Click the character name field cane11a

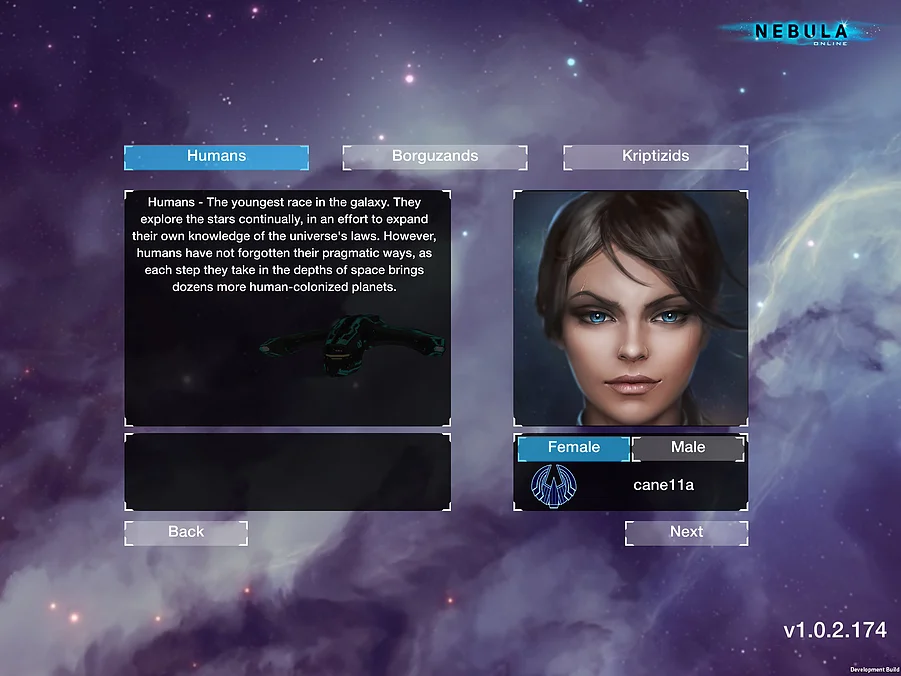pos(663,486)
